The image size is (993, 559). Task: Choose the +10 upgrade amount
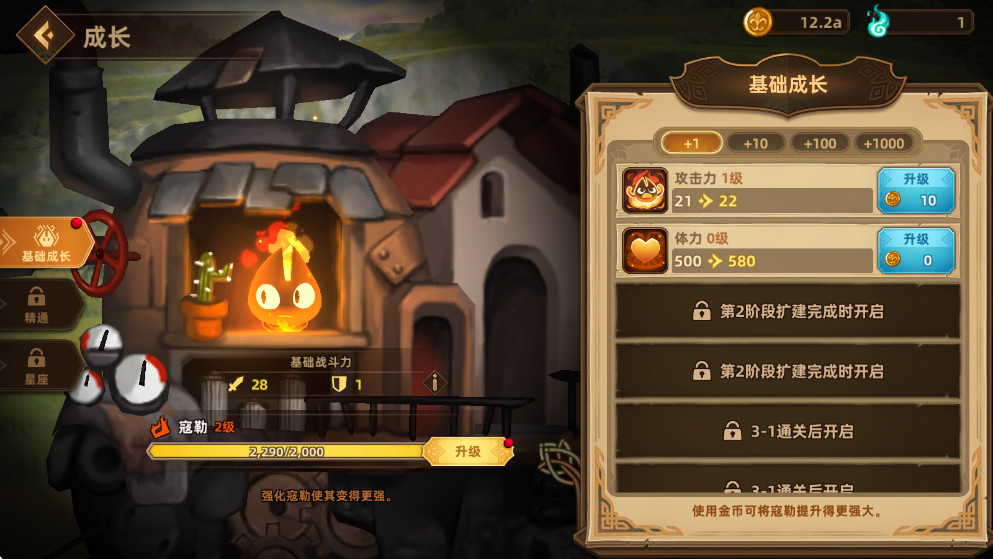tap(755, 143)
